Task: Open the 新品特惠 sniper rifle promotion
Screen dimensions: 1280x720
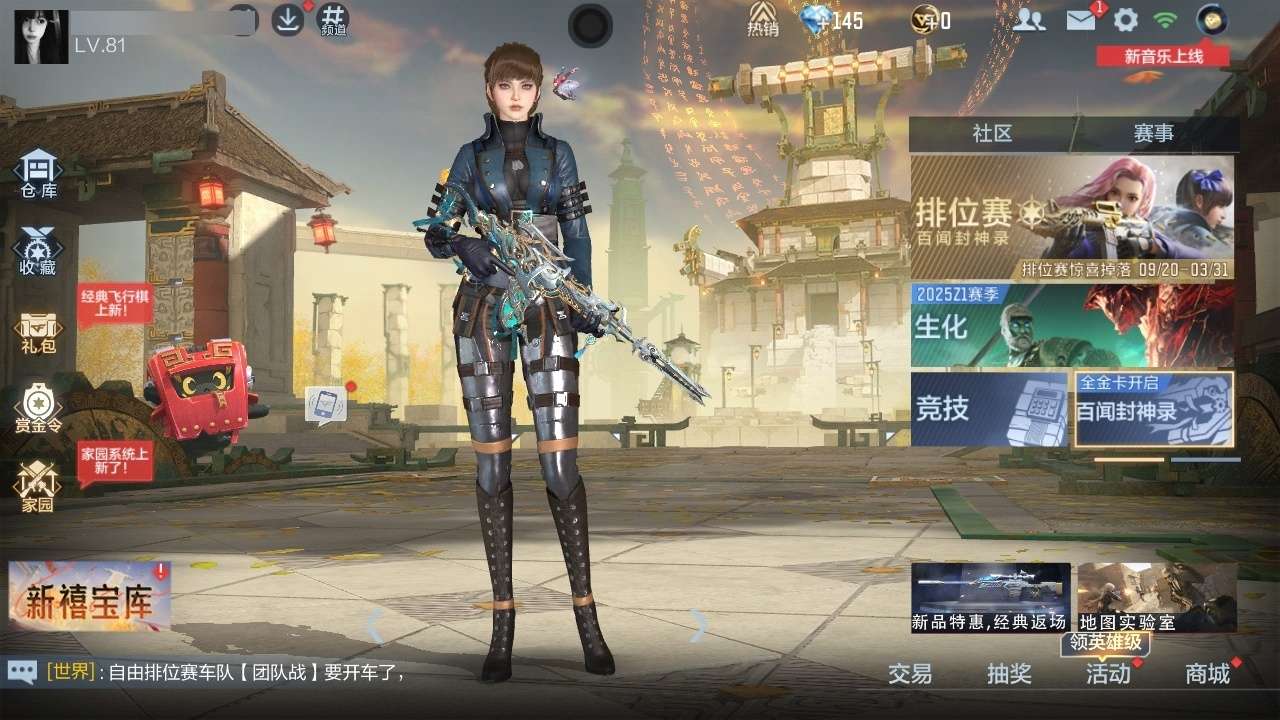Action: [x=990, y=597]
